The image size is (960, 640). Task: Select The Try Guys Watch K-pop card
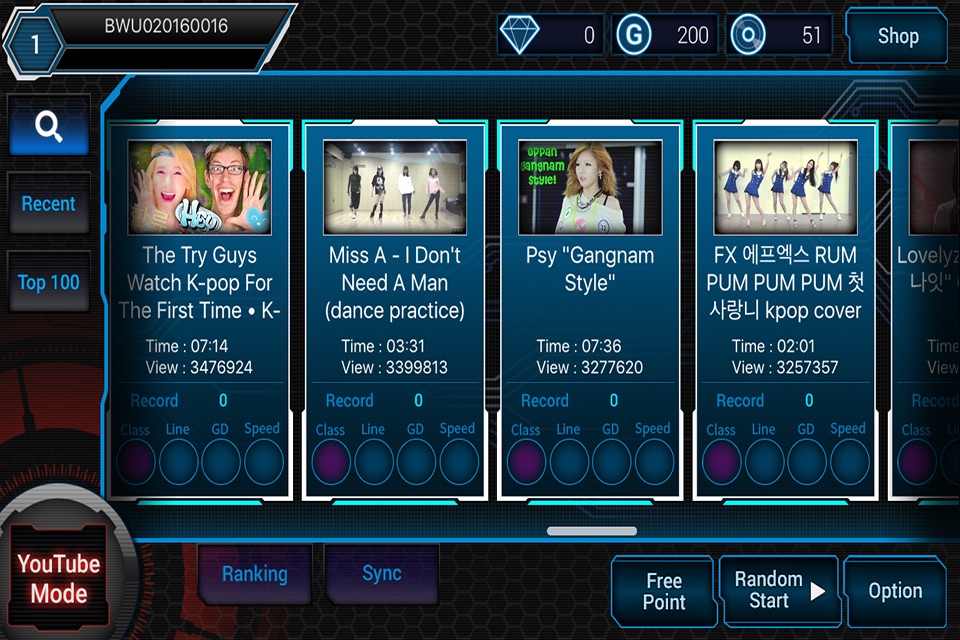click(x=199, y=310)
